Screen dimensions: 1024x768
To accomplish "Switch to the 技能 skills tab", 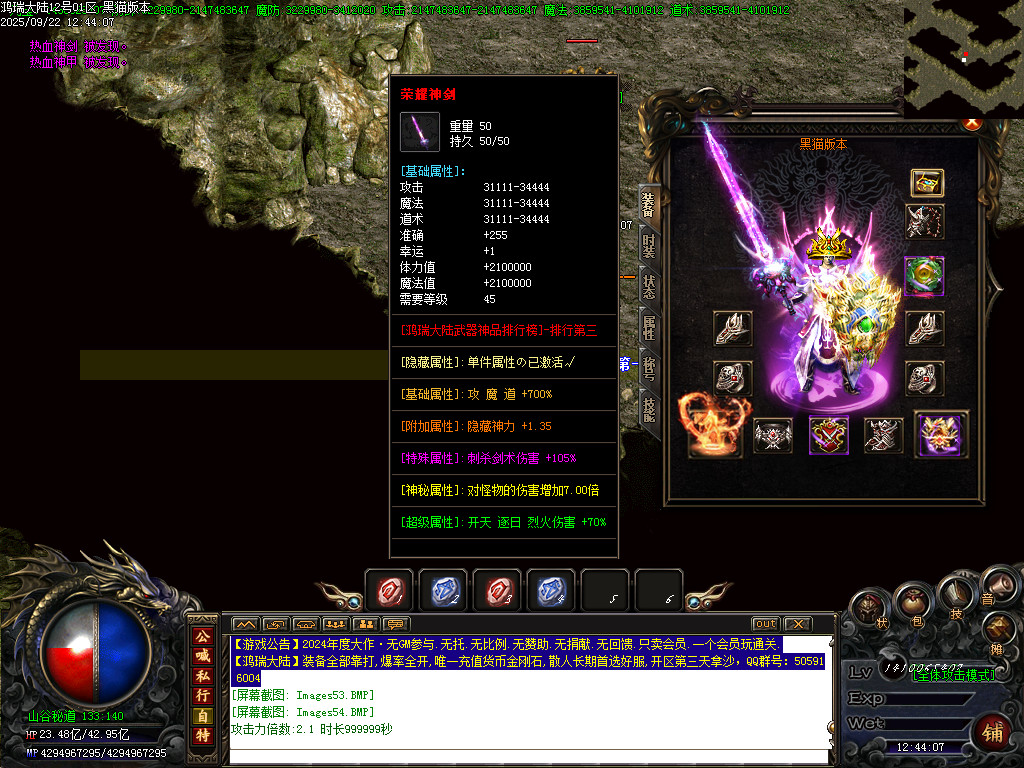I will point(649,409).
